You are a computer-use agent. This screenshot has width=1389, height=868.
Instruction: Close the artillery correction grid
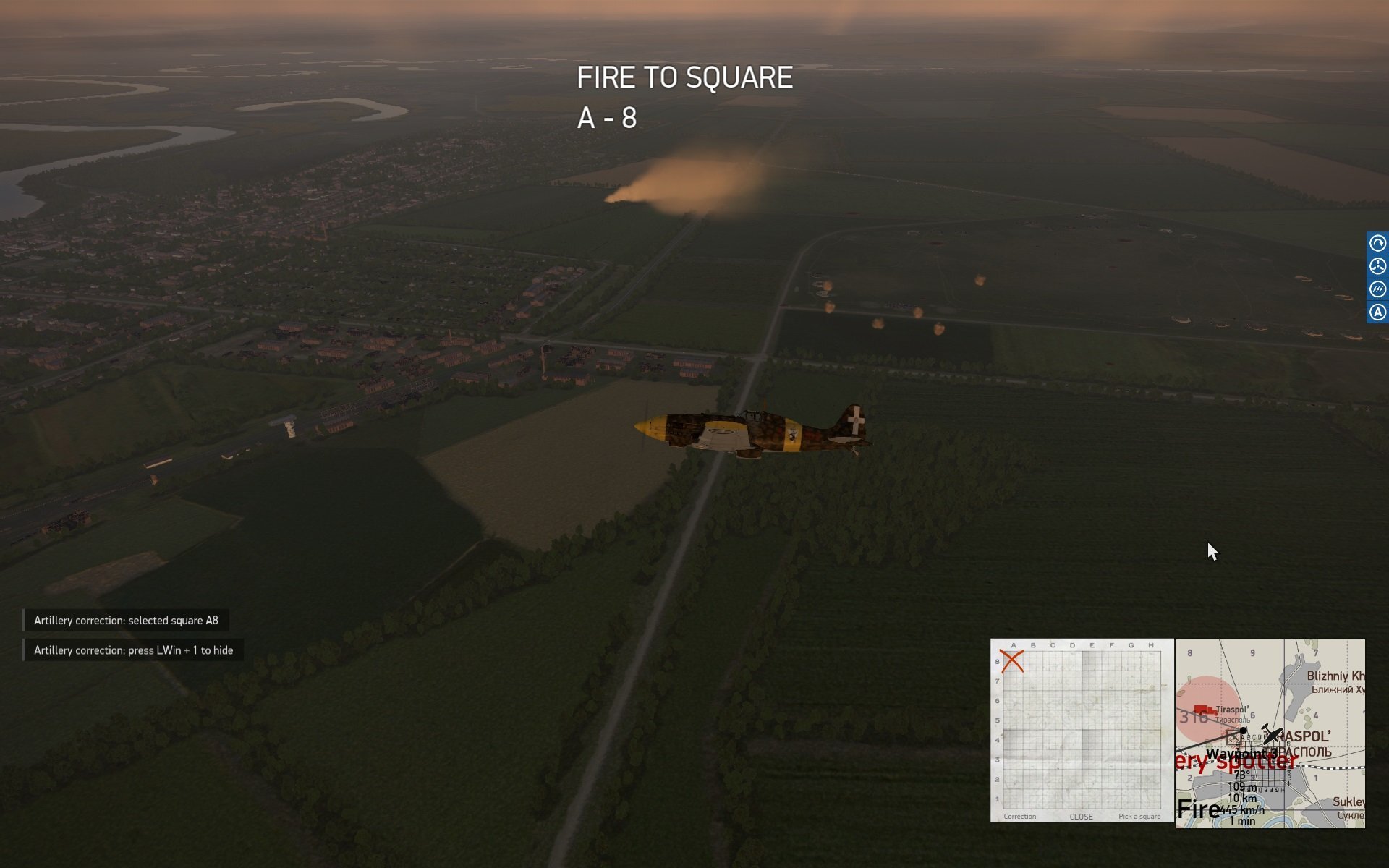(x=1081, y=817)
